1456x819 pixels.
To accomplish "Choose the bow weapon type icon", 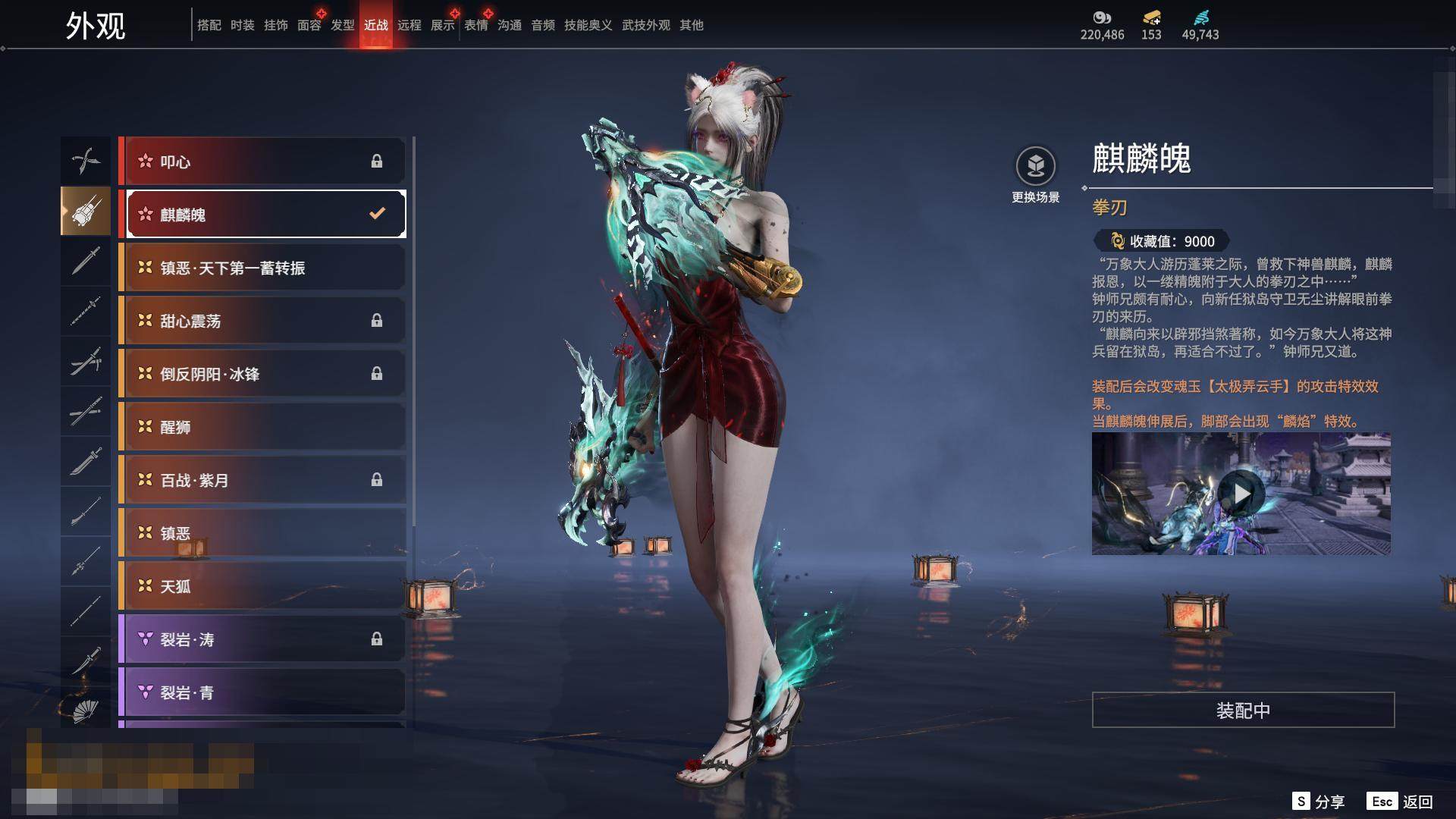I will point(86,161).
